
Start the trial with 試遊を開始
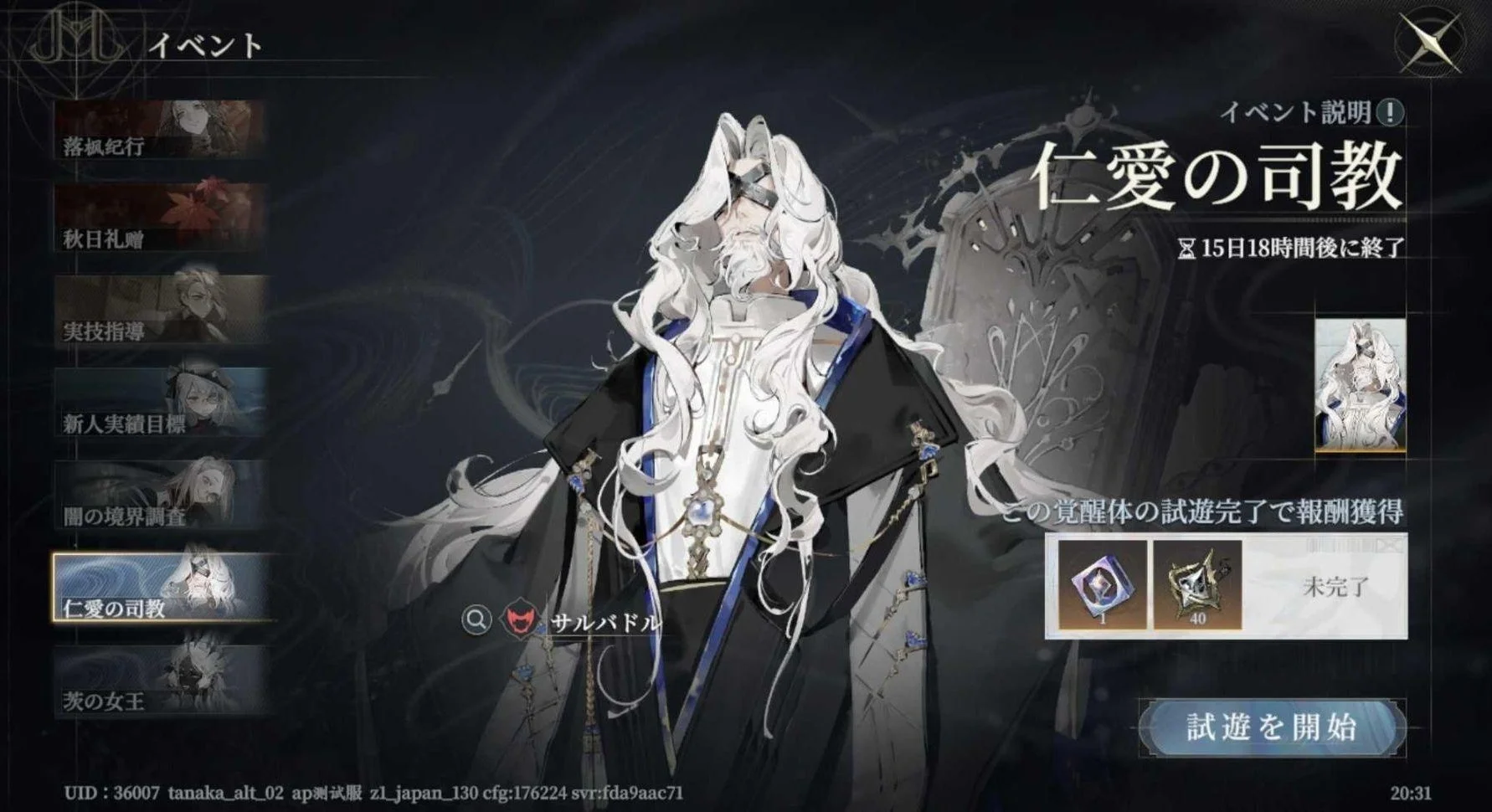click(1271, 728)
